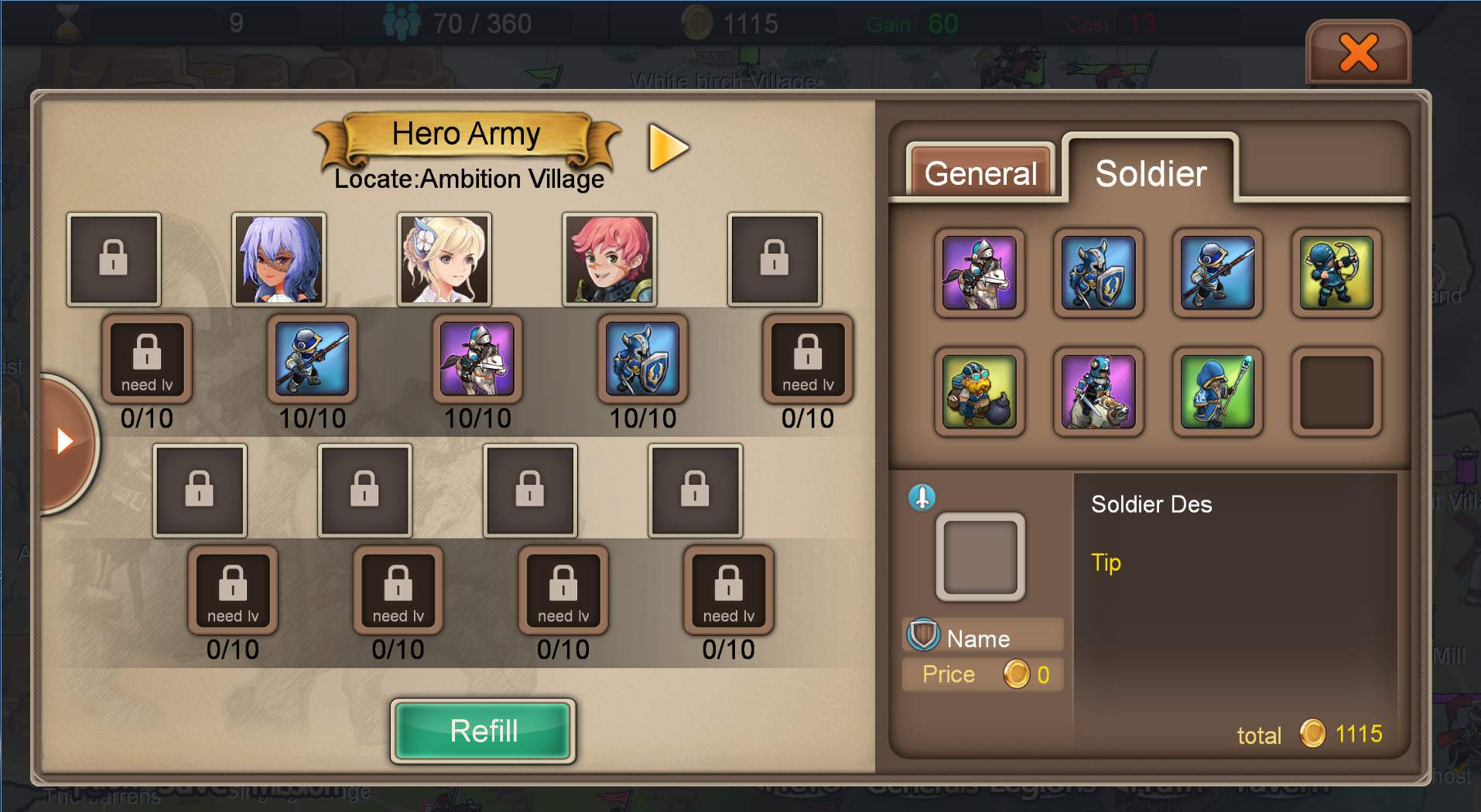Select the armored knight rider soldier icon
Screen dimensions: 1481x812
[x=1098, y=392]
